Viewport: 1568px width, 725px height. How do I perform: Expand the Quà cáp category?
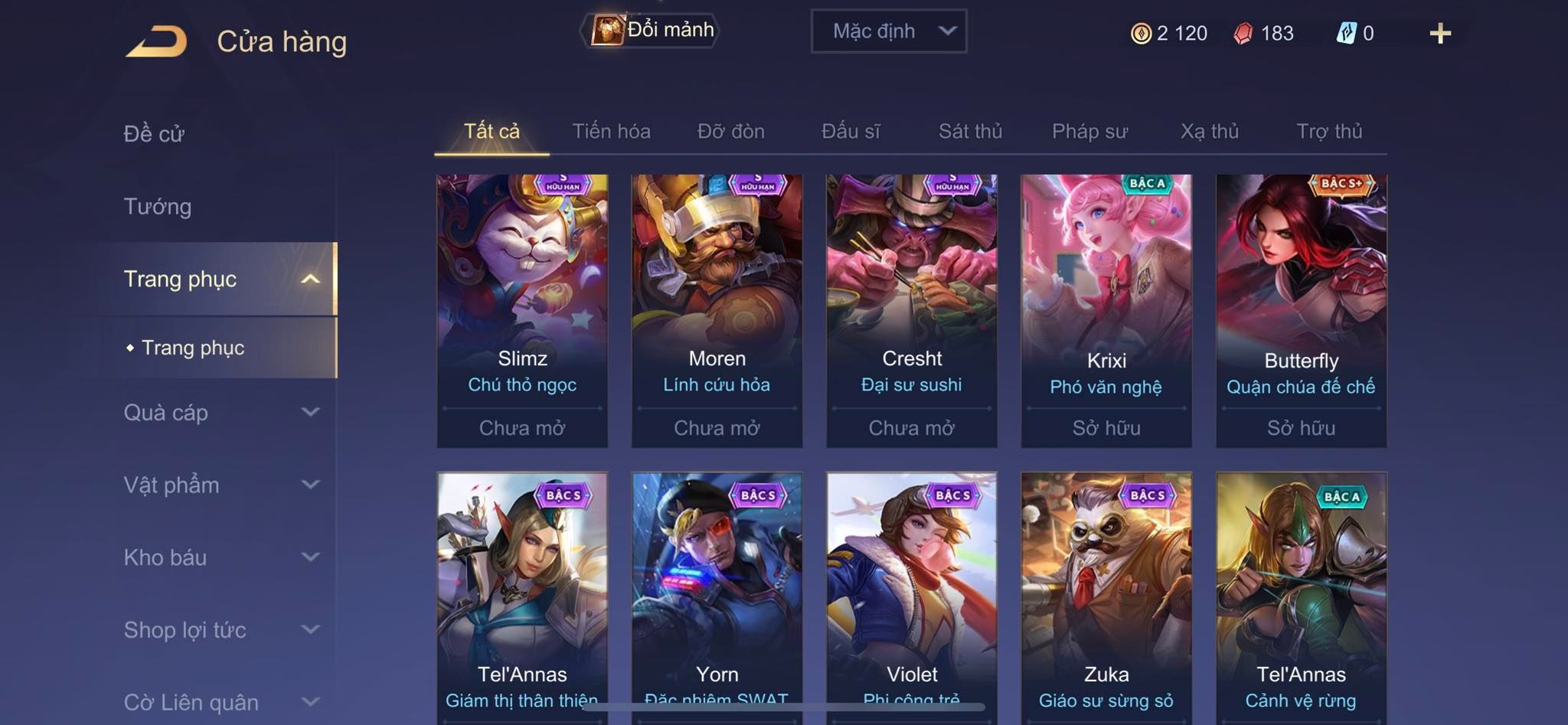click(x=220, y=413)
